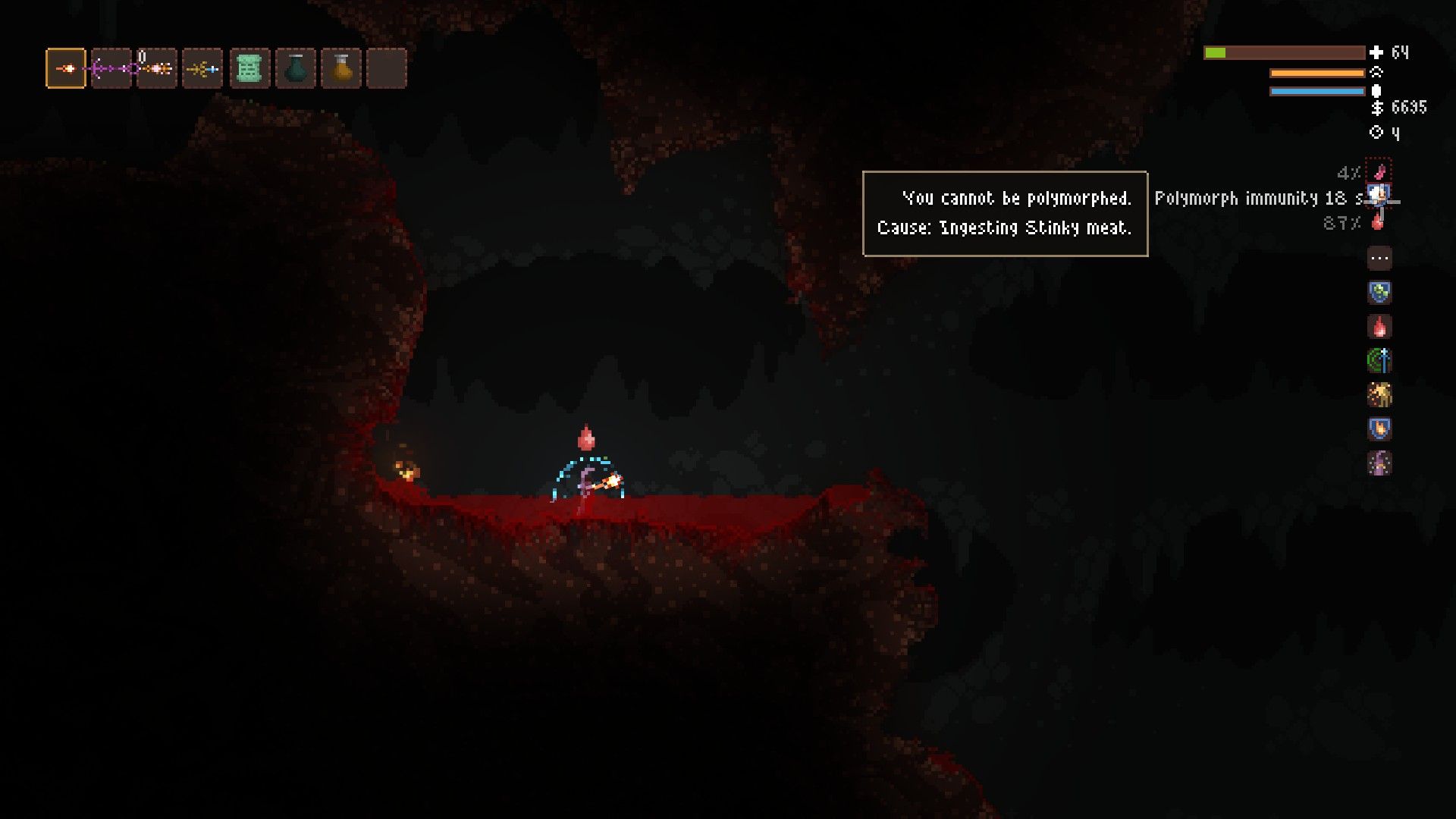The image size is (1456, 819).
Task: Equip the purple wand in slot two
Action: point(111,67)
